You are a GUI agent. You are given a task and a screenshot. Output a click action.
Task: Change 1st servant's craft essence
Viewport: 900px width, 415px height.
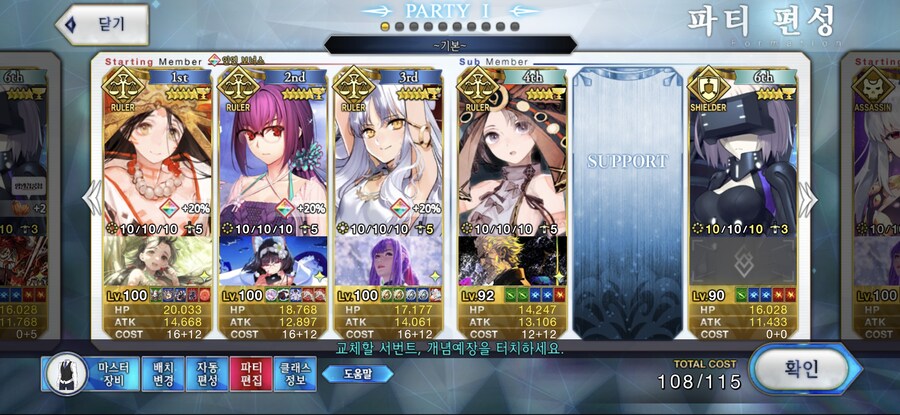156,260
